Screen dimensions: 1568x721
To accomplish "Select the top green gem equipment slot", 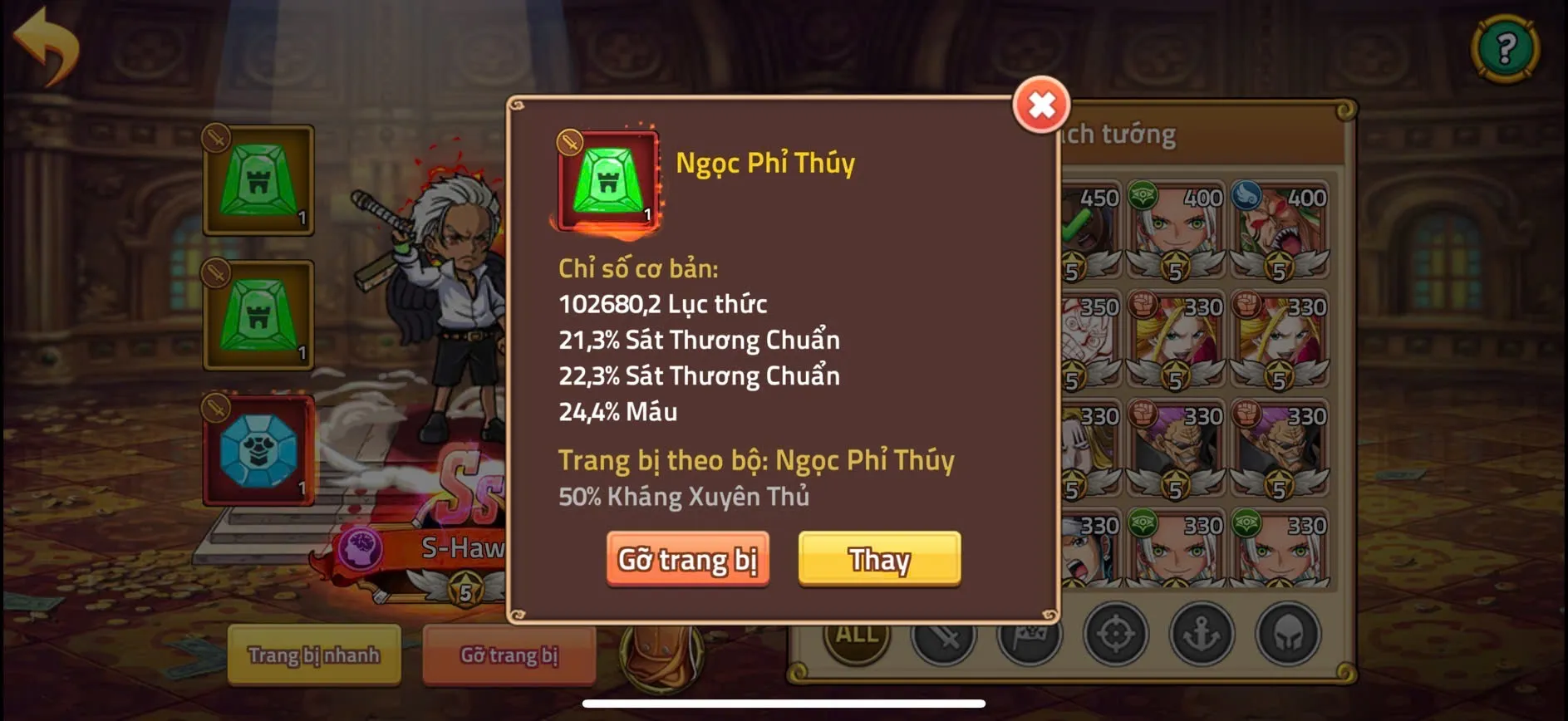I will pyautogui.click(x=258, y=181).
